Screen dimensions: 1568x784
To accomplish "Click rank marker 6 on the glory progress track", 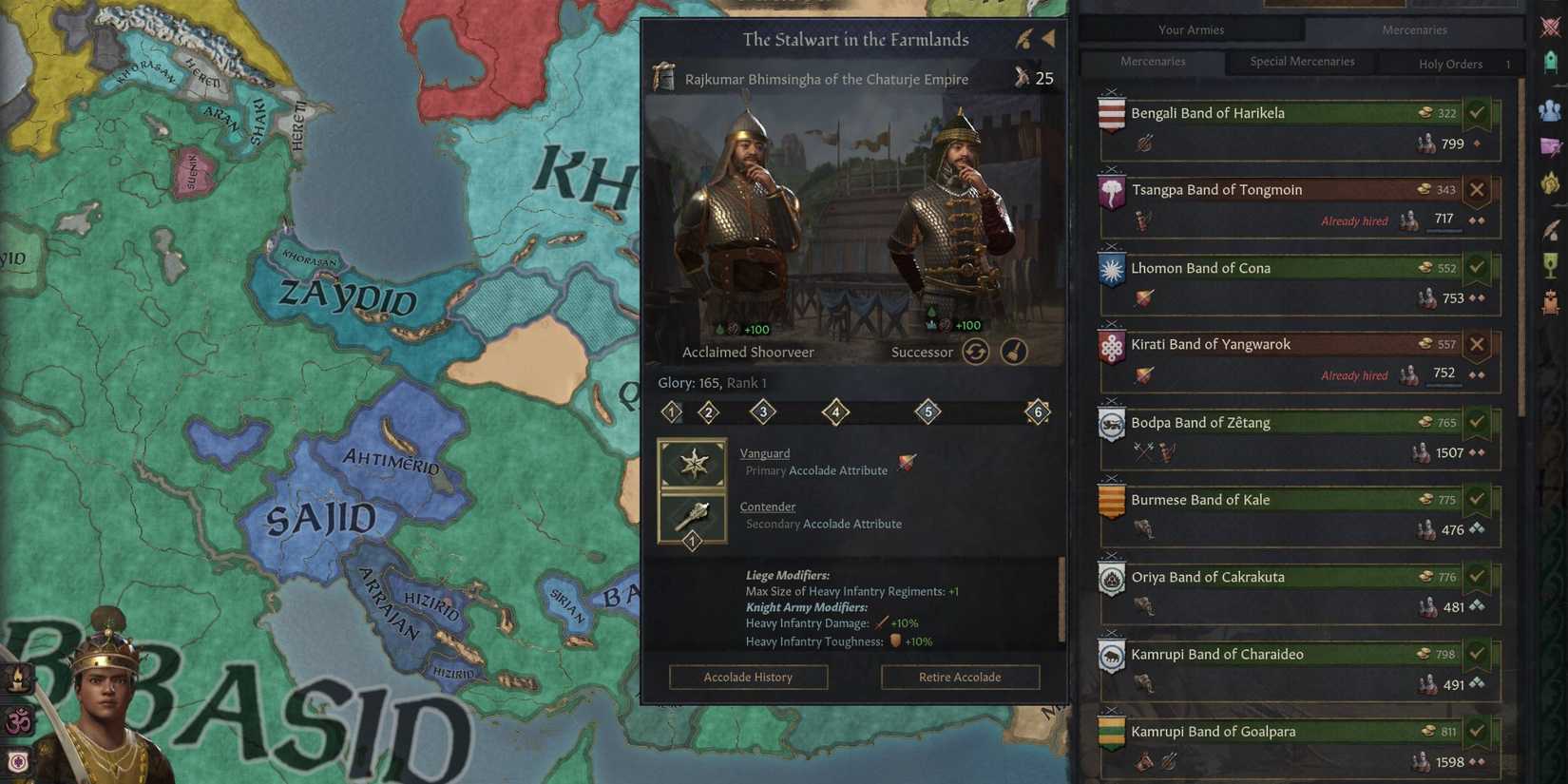I will pyautogui.click(x=1038, y=411).
